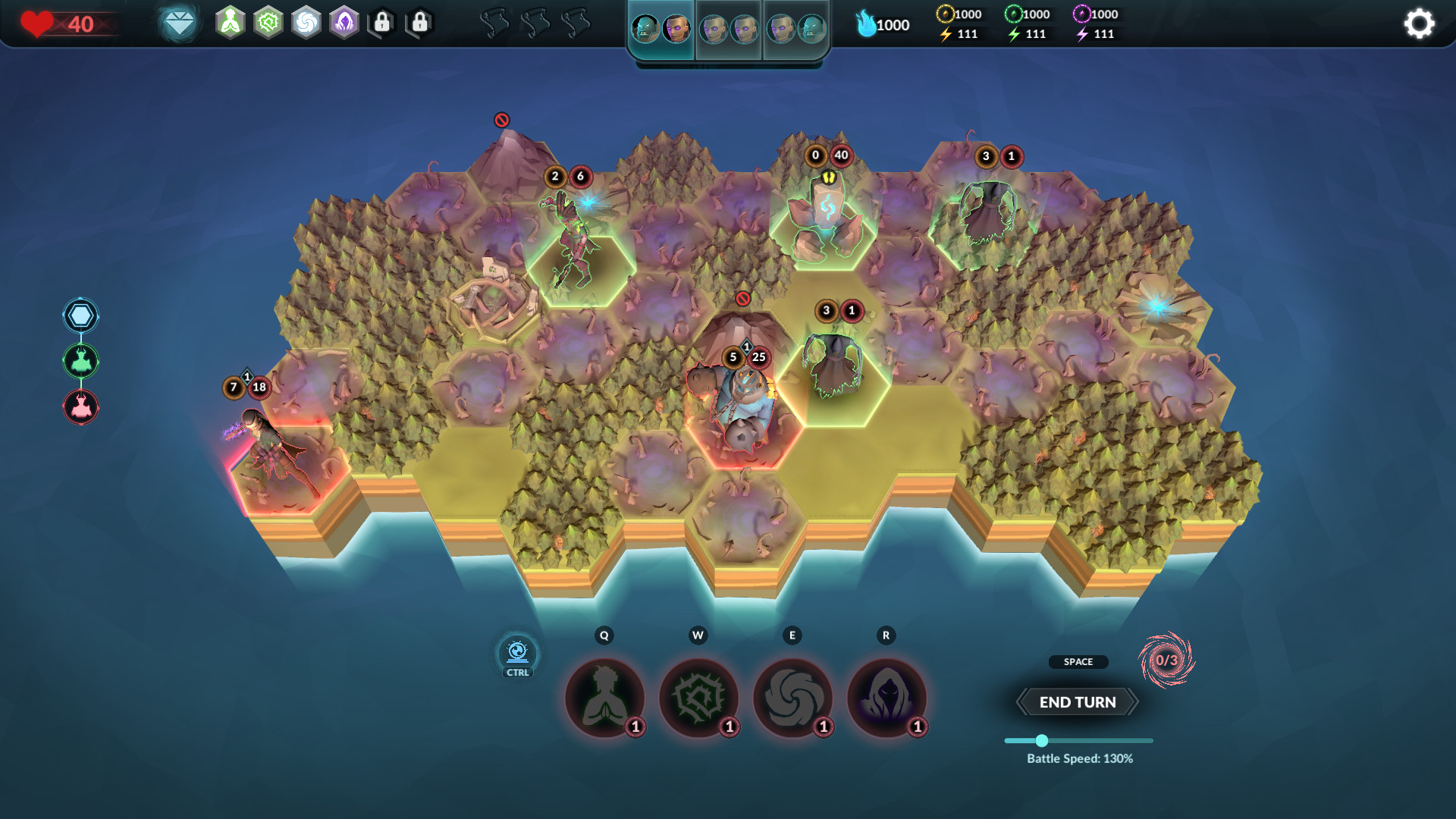Viewport: 1456px width, 819px height.
Task: Select the white swirl hexagon in top bar
Action: click(306, 23)
